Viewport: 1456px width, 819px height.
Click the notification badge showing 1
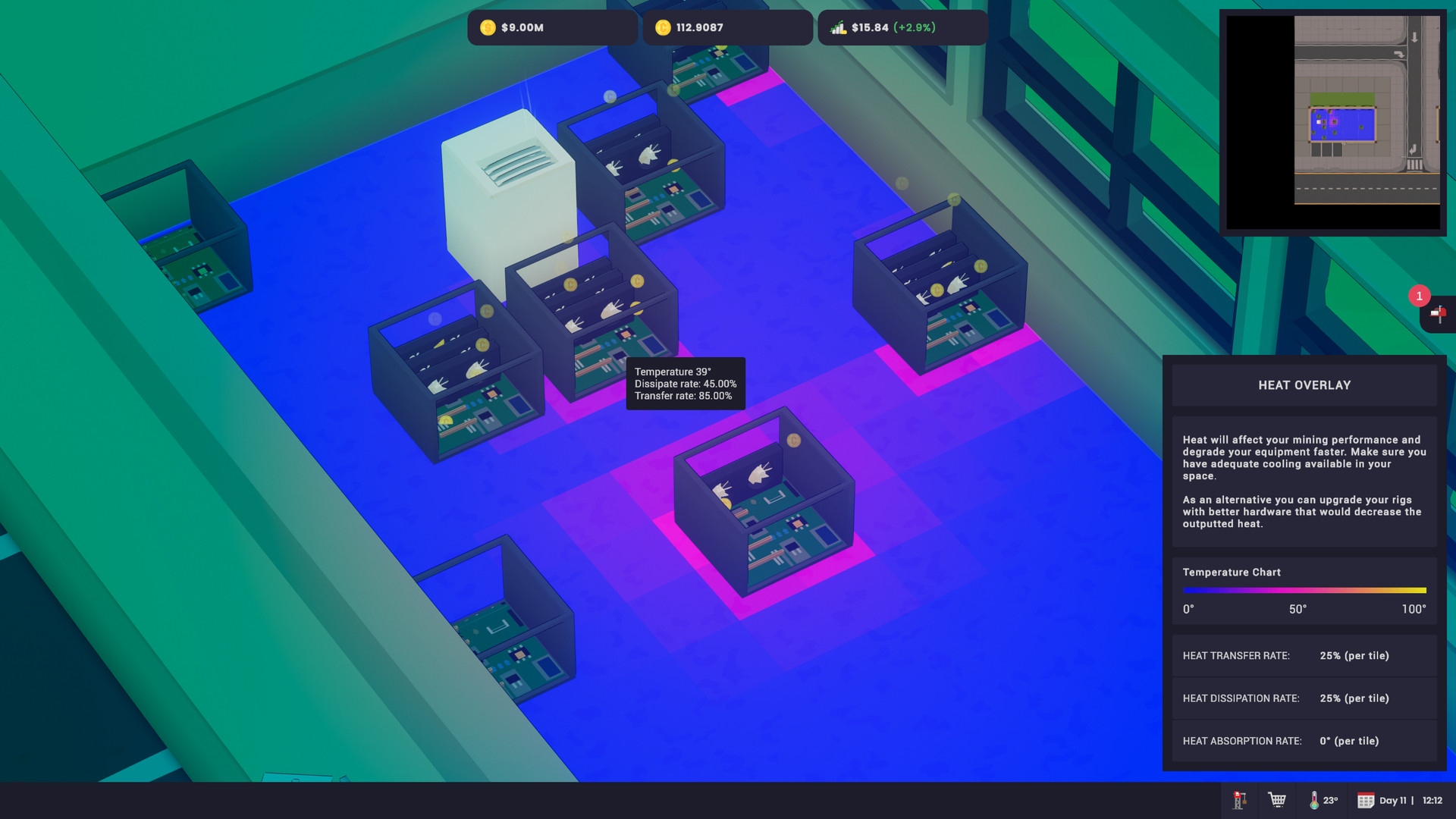1419,297
